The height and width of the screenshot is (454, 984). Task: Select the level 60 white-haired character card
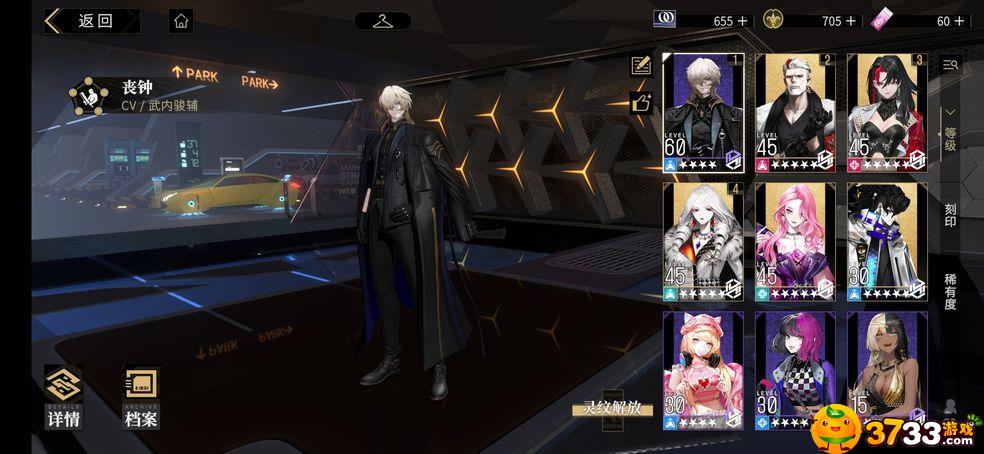[x=704, y=113]
